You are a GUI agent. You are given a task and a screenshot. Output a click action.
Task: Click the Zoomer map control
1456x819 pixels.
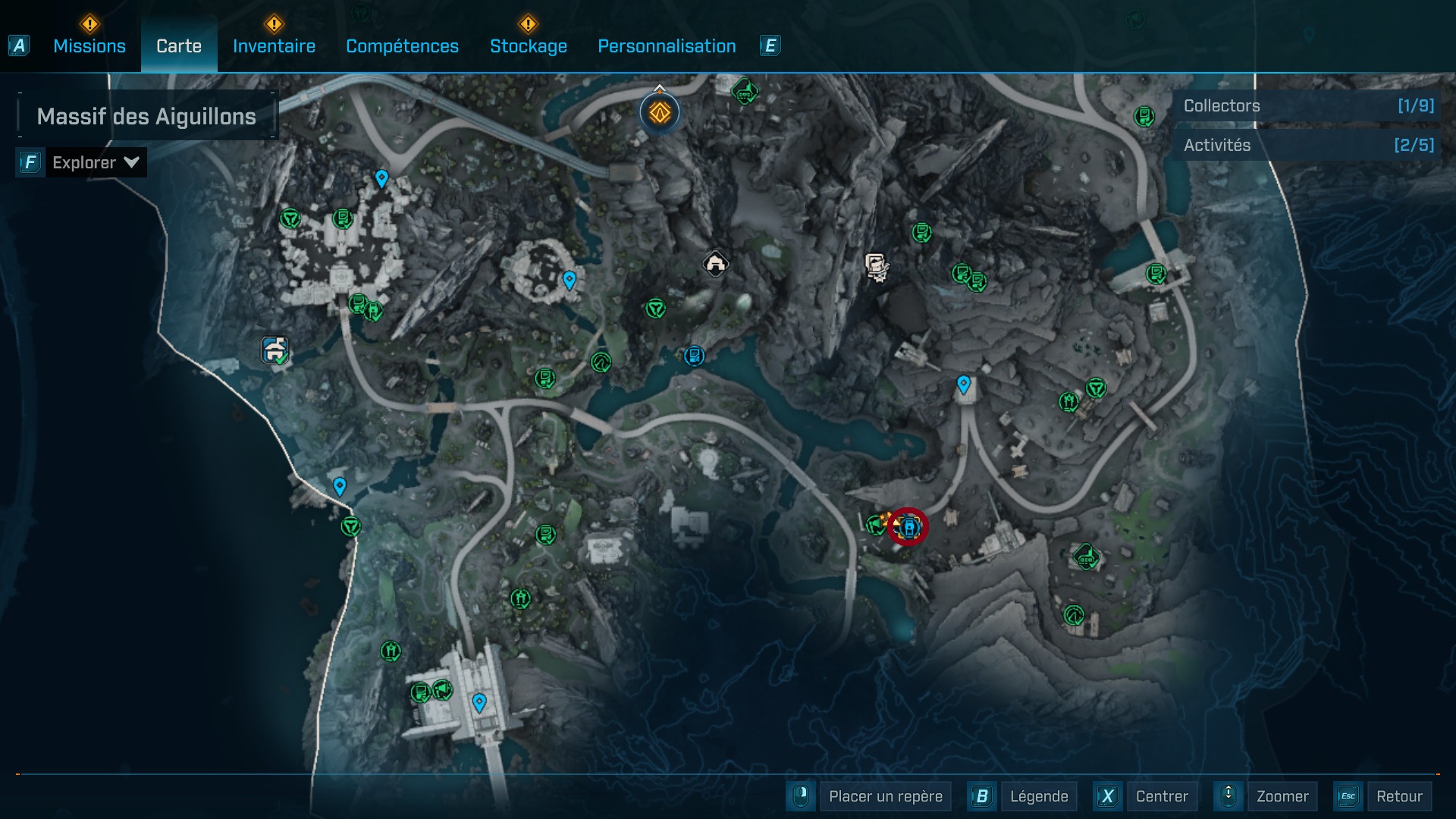click(1282, 796)
